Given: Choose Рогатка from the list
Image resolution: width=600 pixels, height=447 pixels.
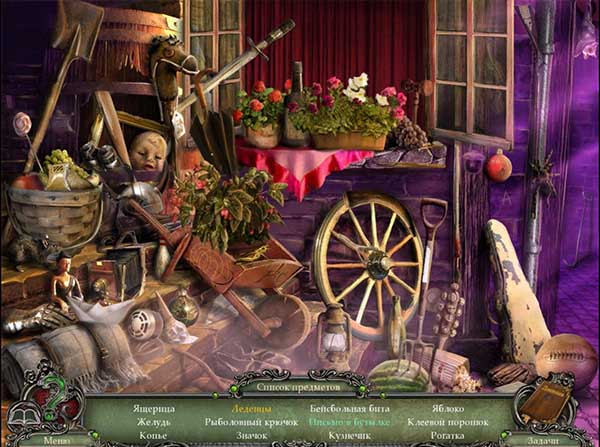Looking at the screenshot, I should [449, 436].
